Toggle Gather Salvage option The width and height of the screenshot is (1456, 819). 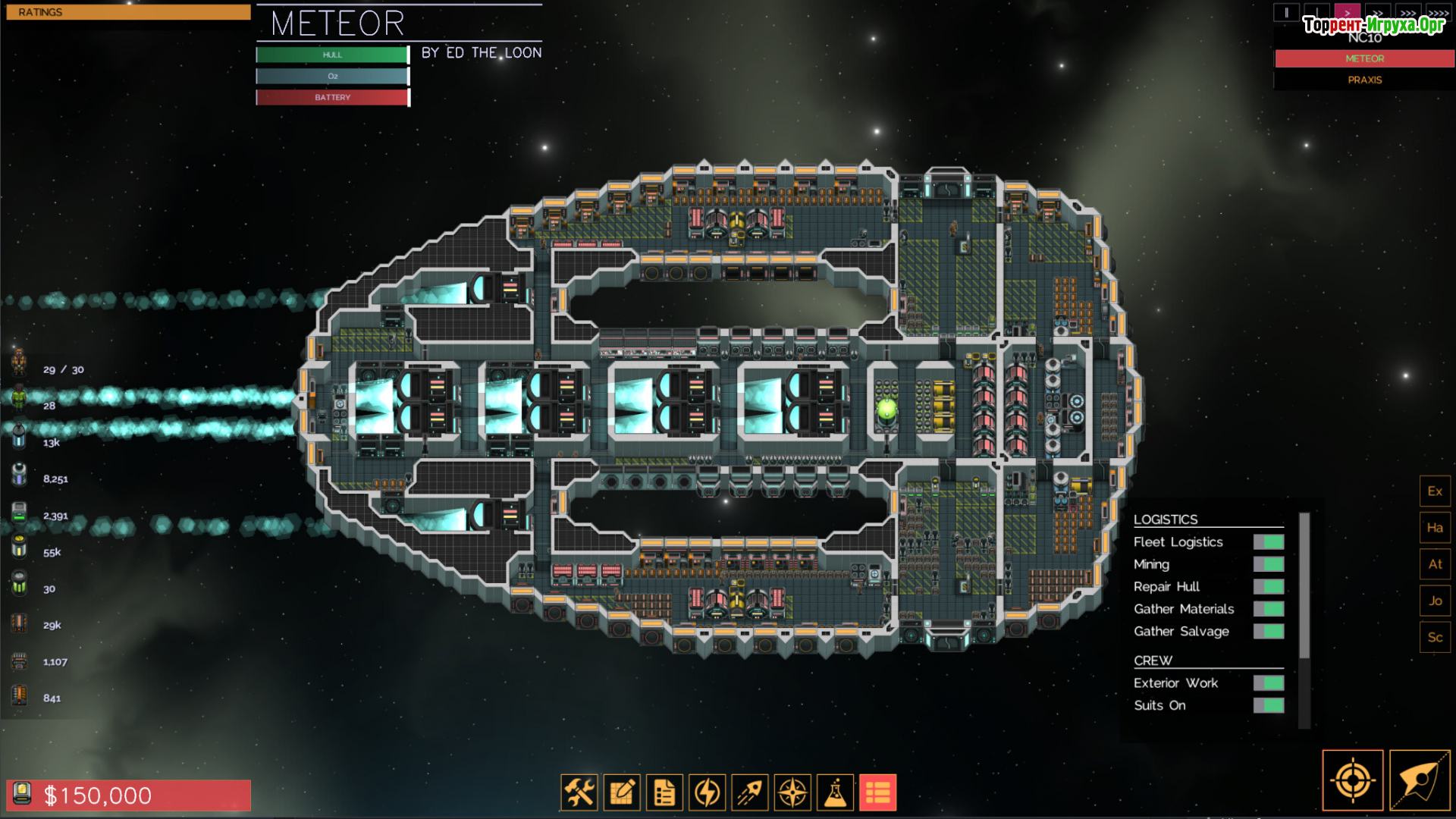point(1268,632)
